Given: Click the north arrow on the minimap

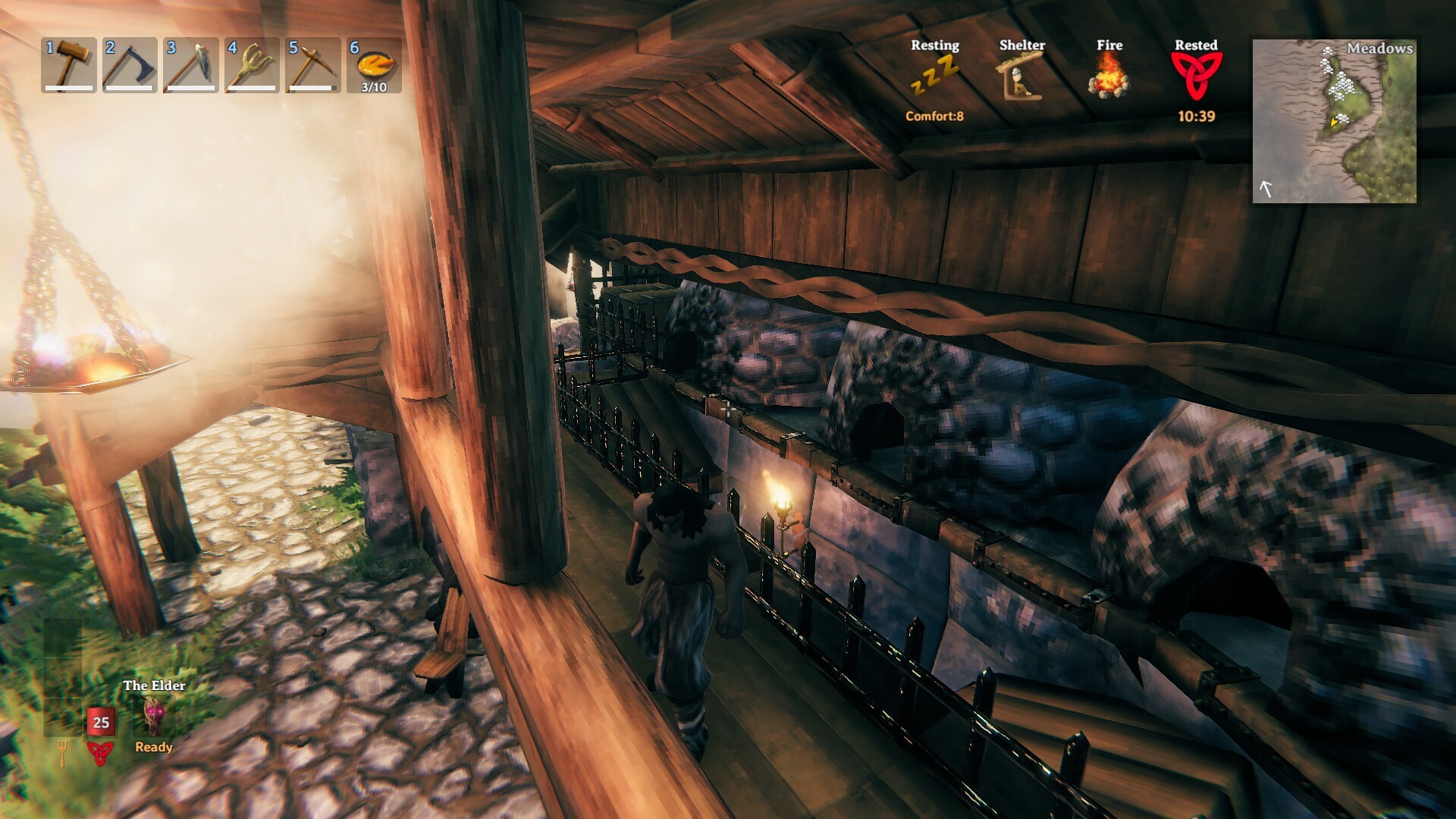Looking at the screenshot, I should pyautogui.click(x=1266, y=188).
